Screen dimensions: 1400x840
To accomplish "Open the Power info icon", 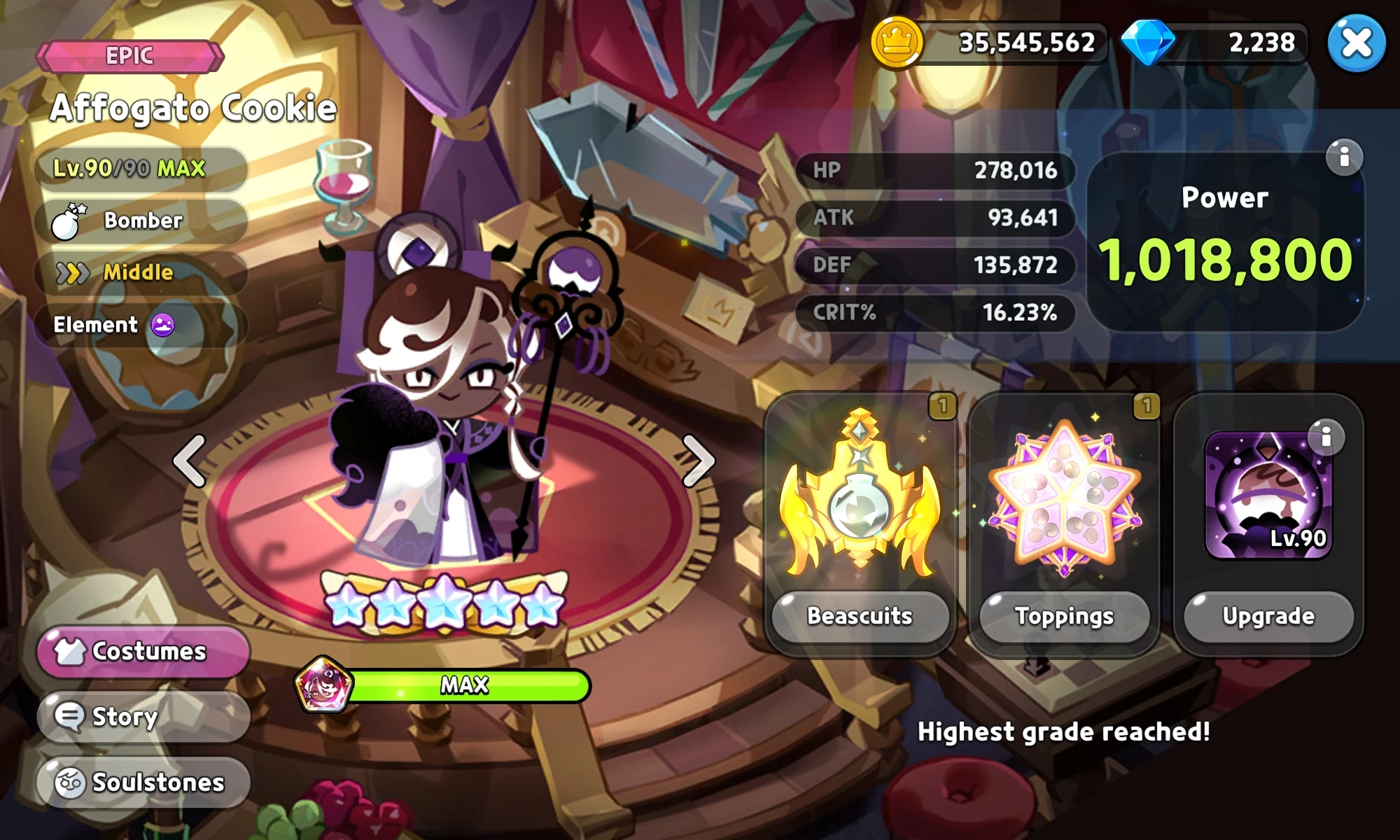I will point(1345,157).
